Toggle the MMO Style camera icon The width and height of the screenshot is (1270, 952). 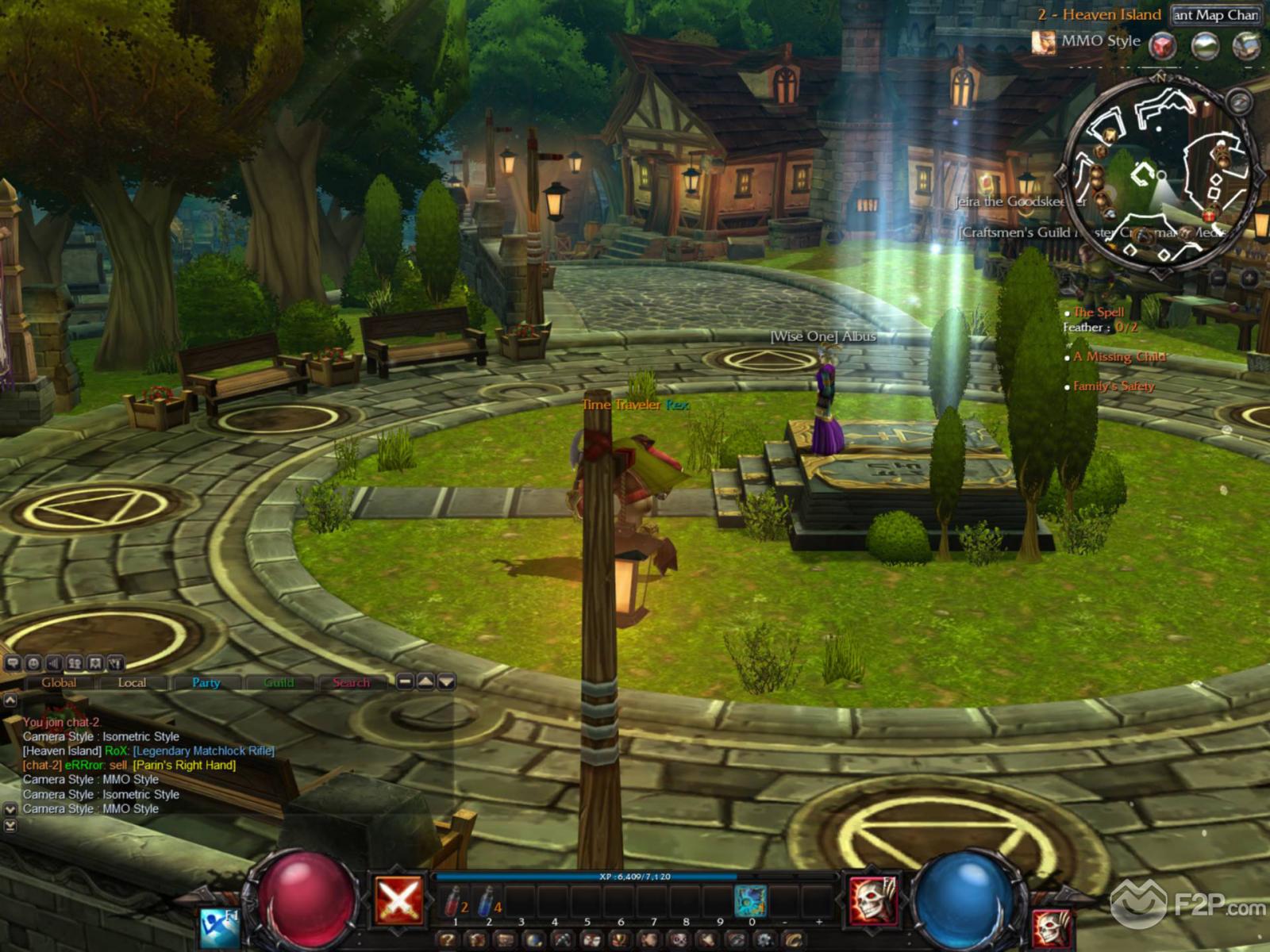coord(1043,41)
